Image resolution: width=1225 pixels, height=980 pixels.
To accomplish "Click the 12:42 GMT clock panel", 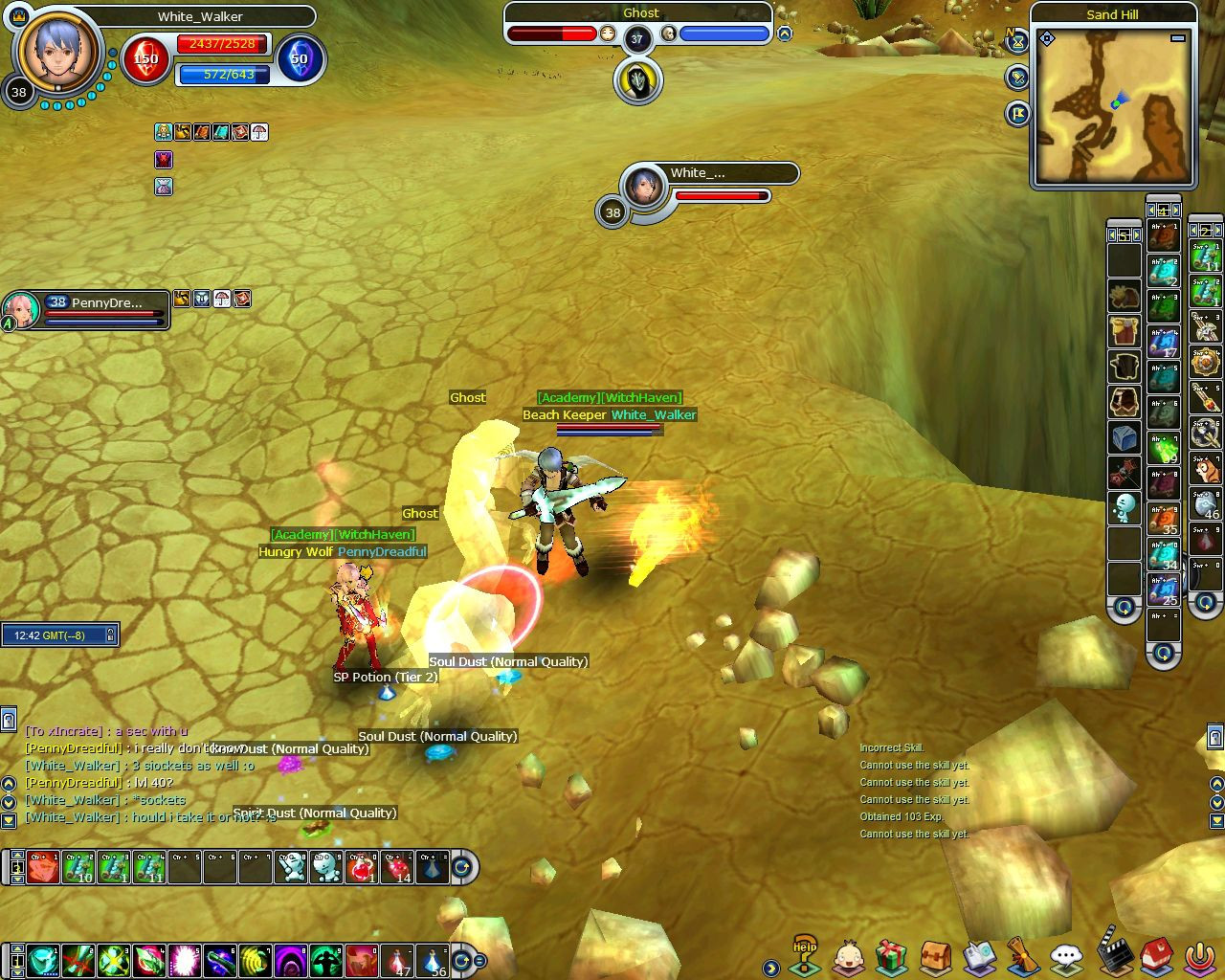I will (x=59, y=635).
